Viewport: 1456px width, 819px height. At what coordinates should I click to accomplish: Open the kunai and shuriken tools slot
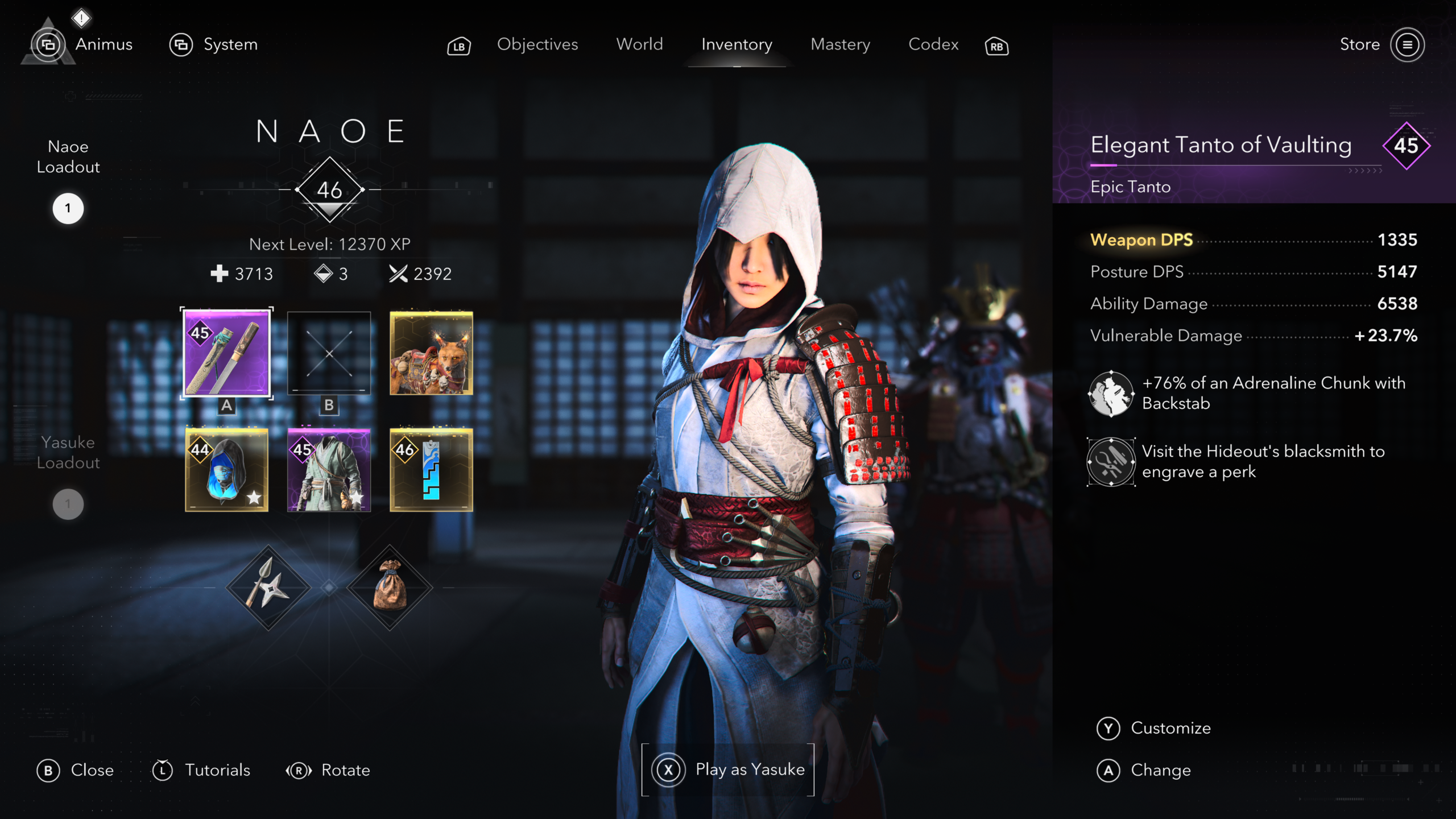point(268,588)
